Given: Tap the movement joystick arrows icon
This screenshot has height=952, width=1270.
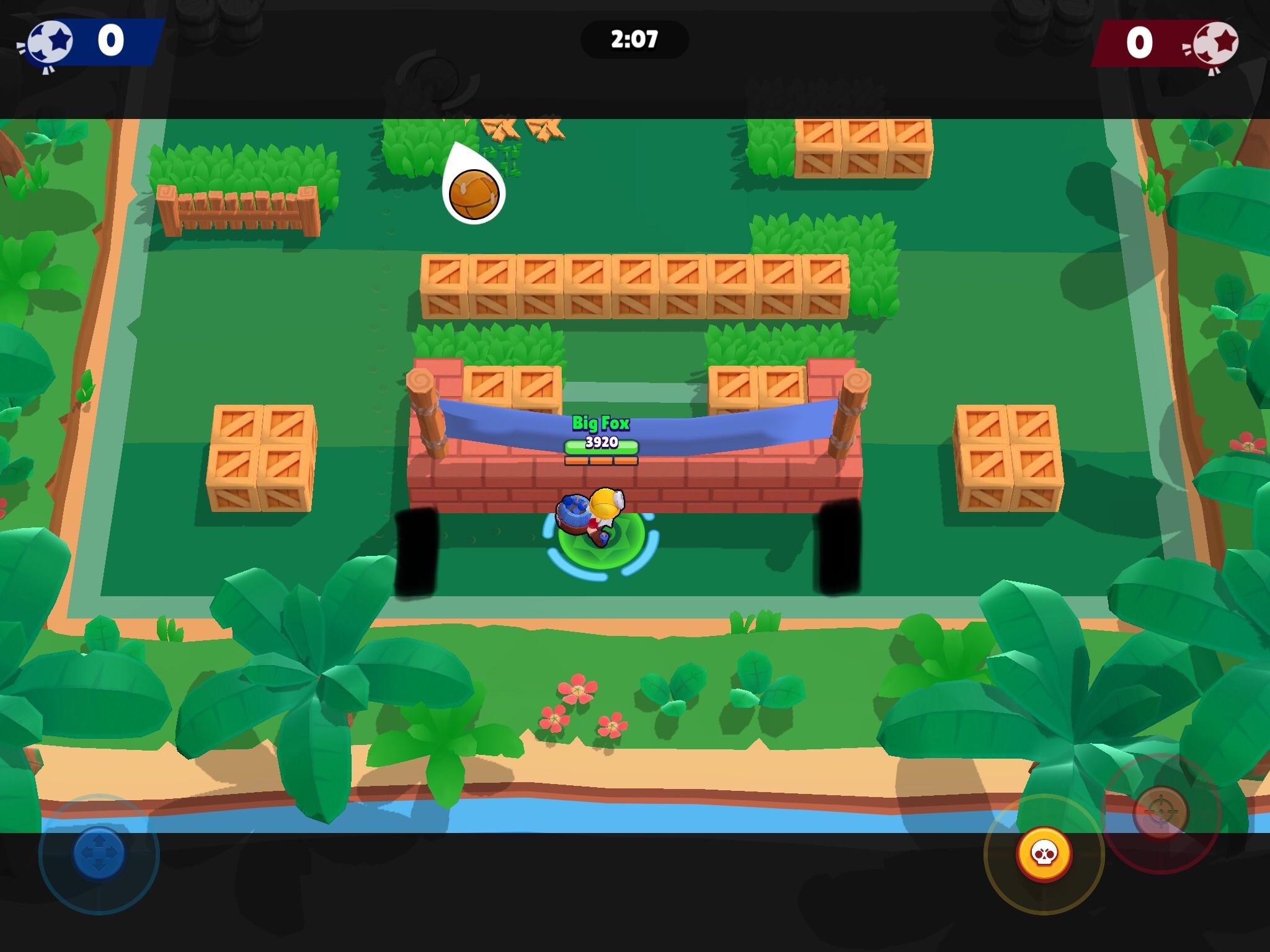Looking at the screenshot, I should [x=99, y=852].
